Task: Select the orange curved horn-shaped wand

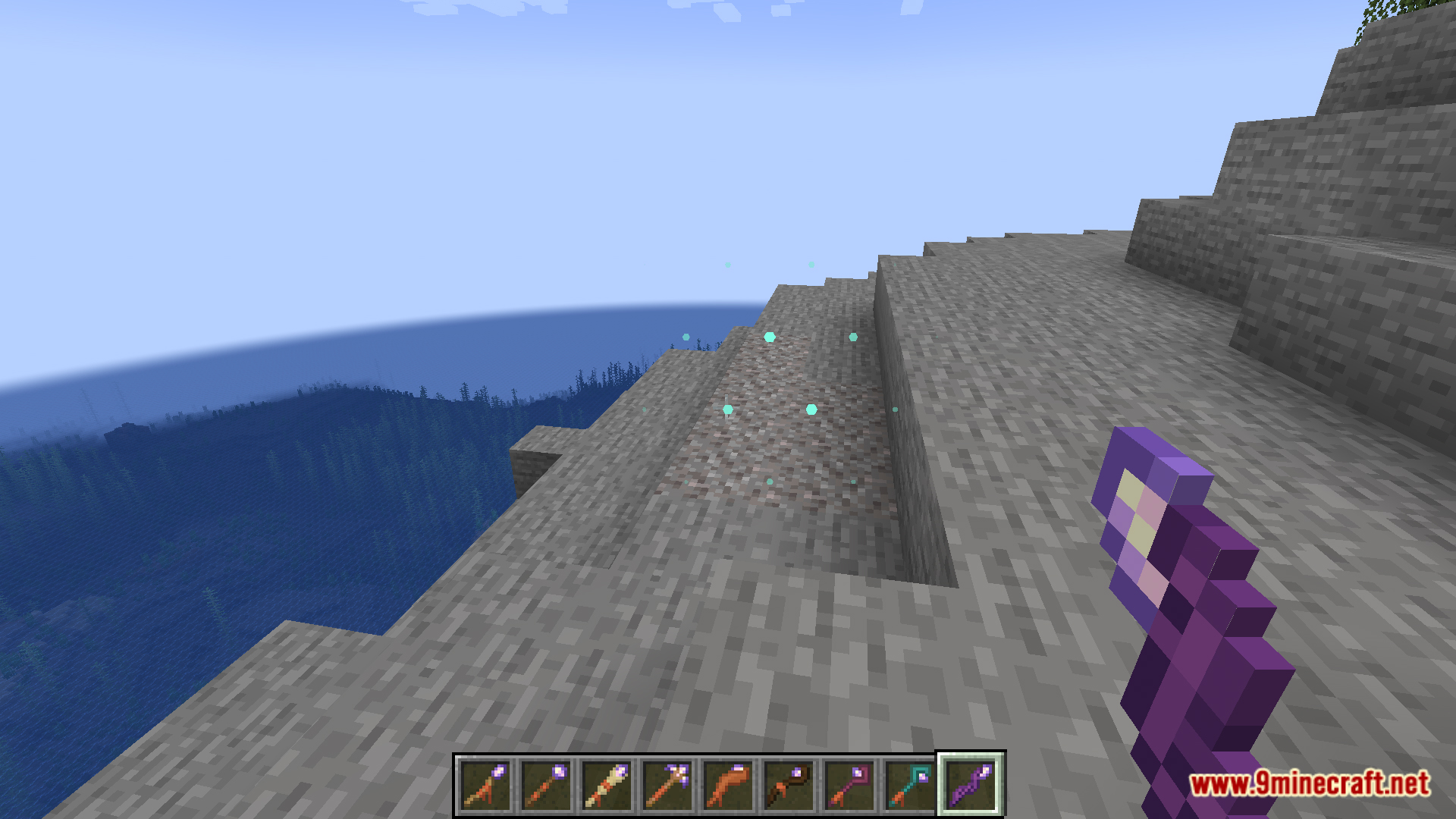Action: point(728,785)
